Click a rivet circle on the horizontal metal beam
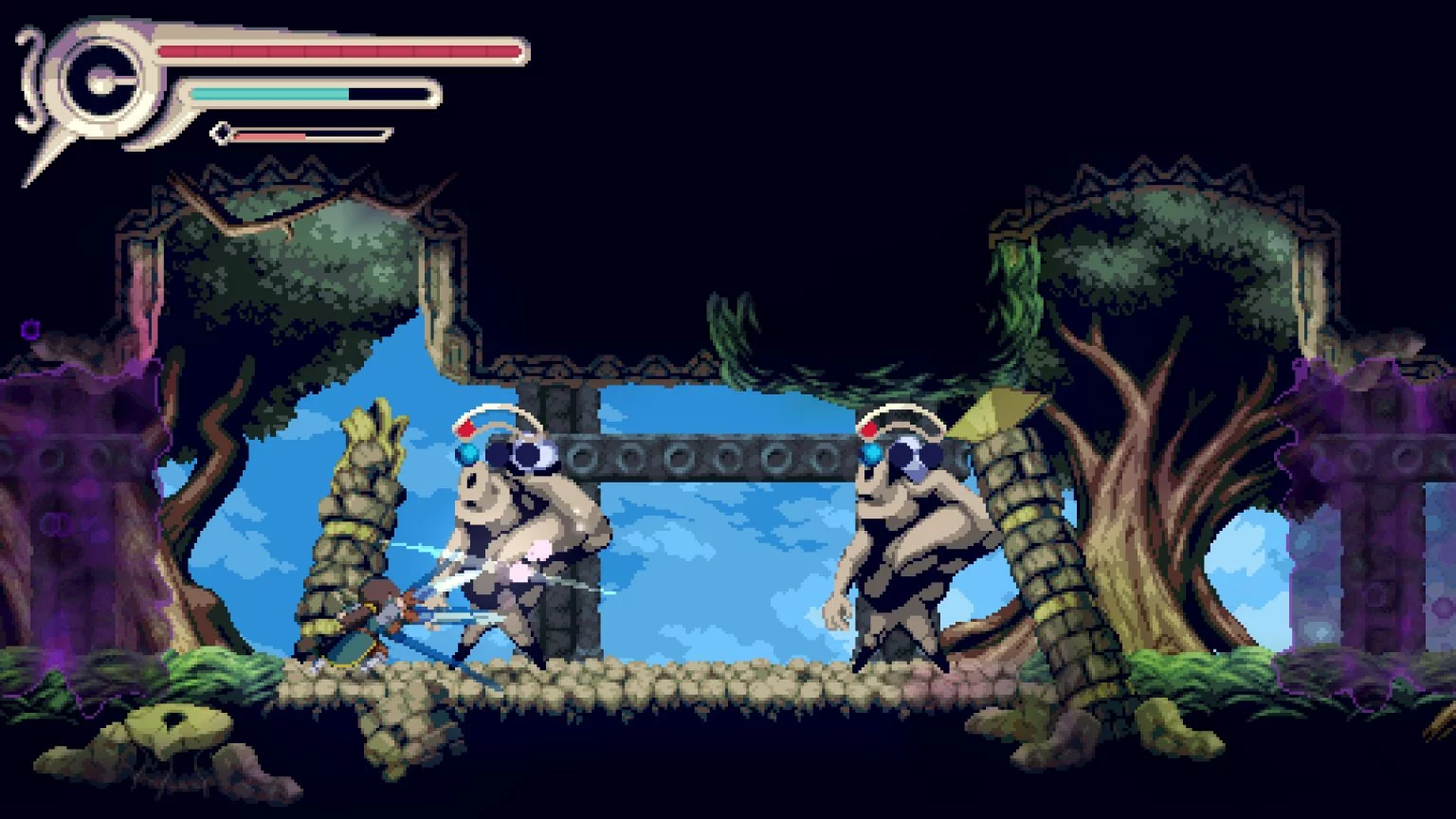This screenshot has height=819, width=1456. [x=680, y=457]
